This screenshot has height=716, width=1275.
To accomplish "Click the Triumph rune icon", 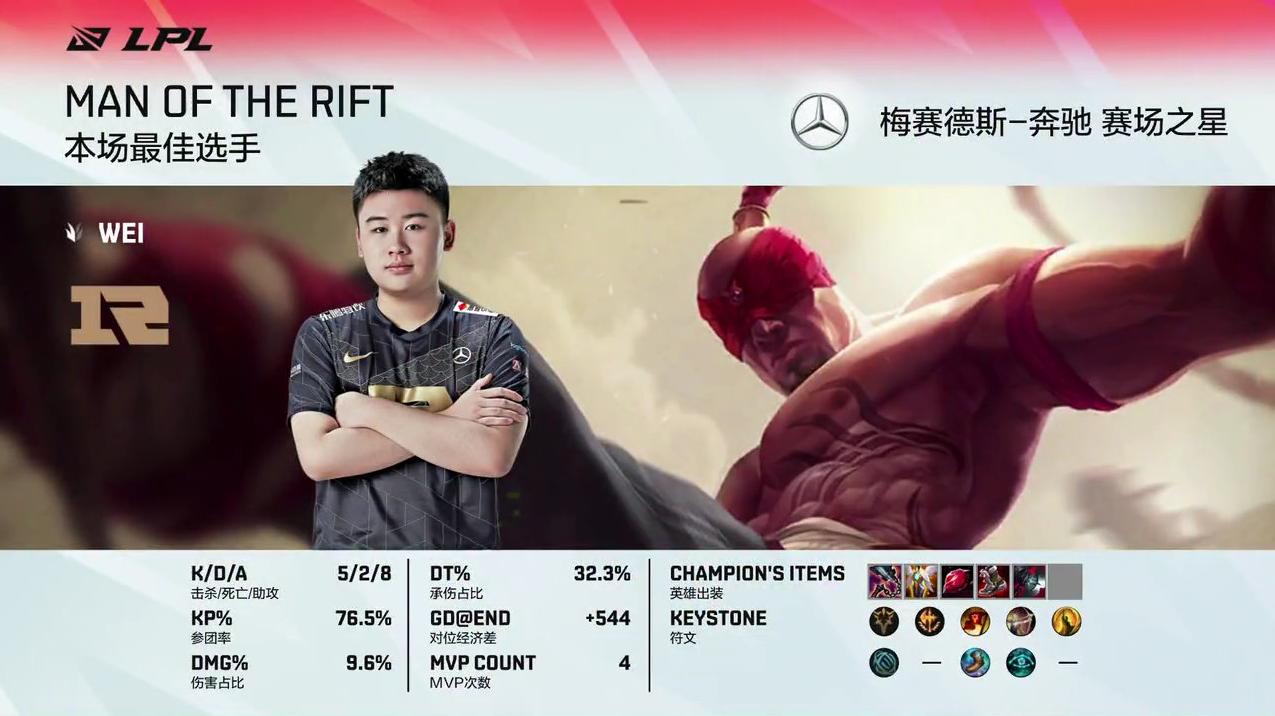I will 975,622.
